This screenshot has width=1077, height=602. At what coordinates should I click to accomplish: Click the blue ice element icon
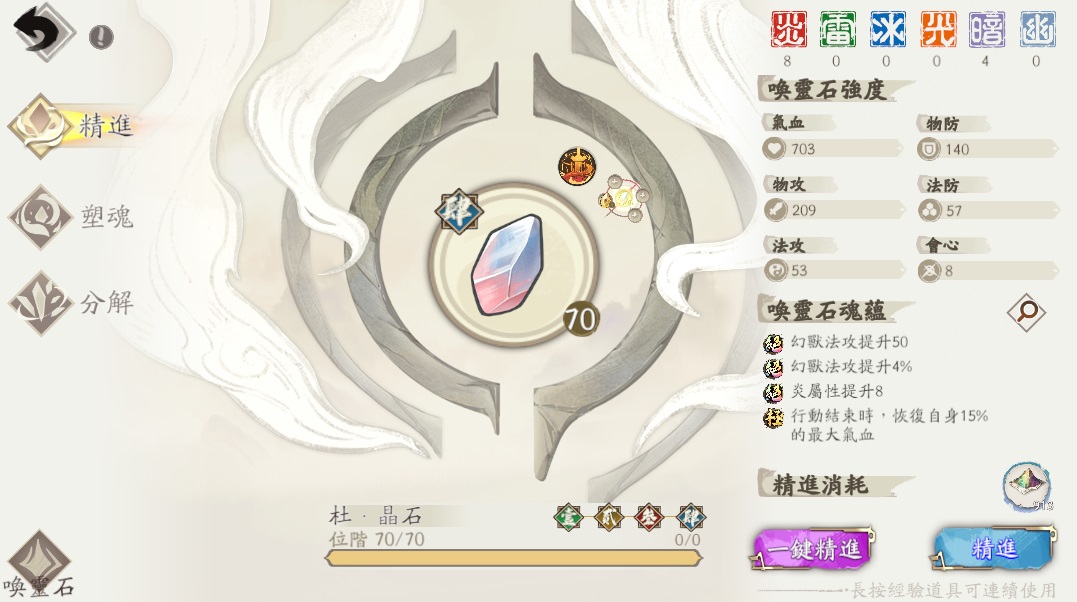pyautogui.click(x=887, y=30)
